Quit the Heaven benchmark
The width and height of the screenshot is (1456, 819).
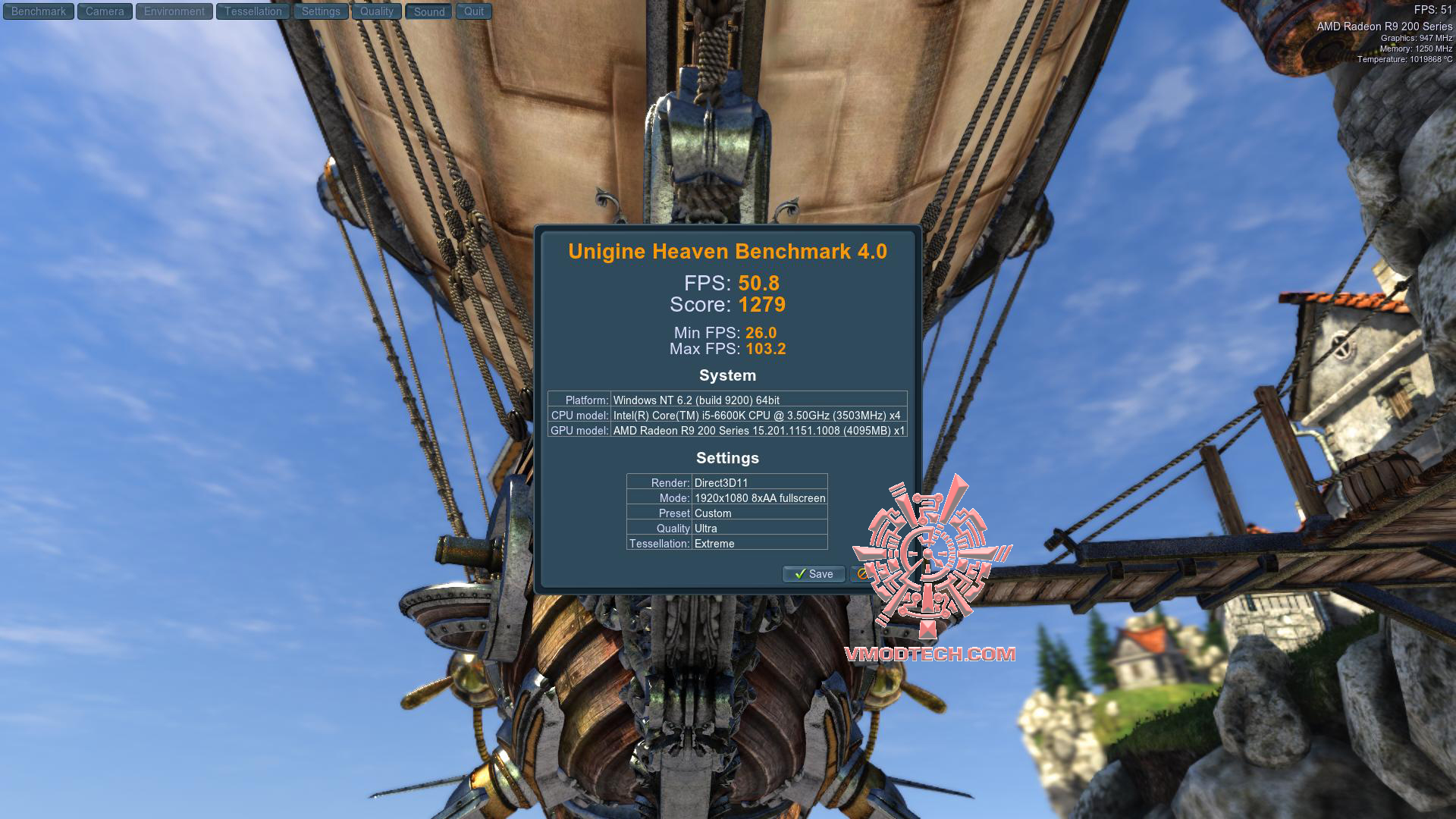point(474,11)
